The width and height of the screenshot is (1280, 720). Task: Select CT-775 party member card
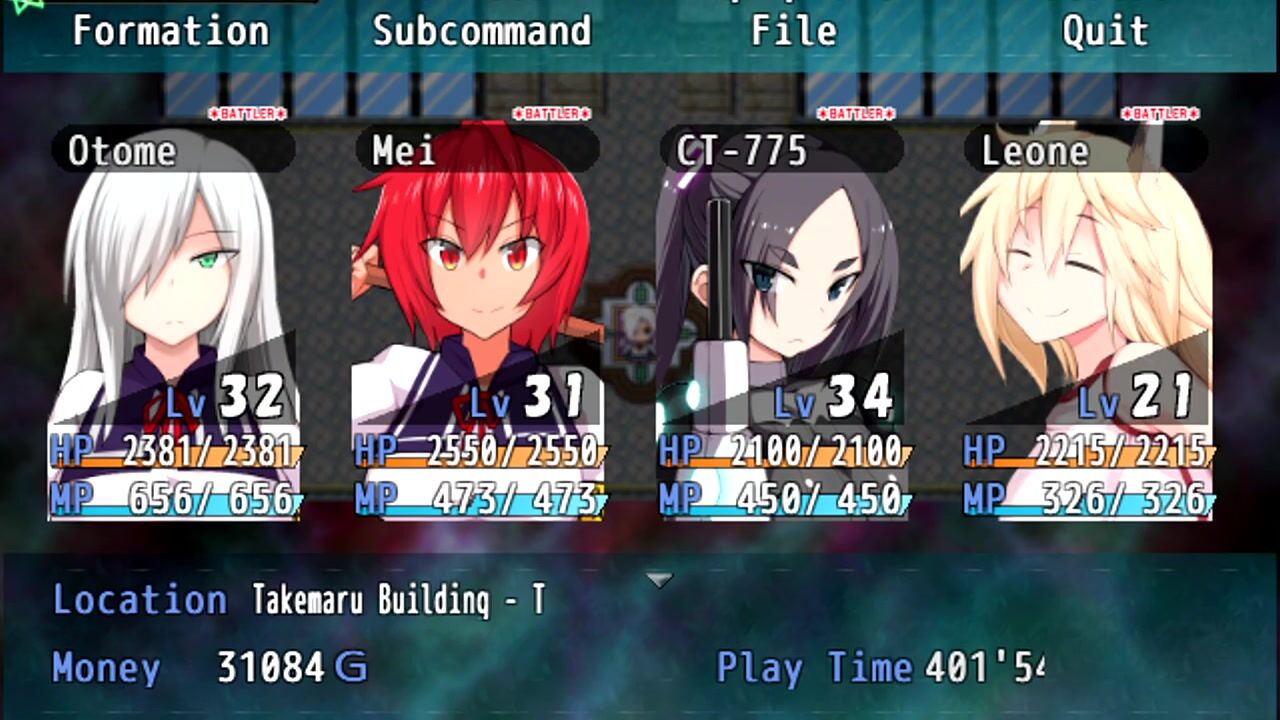coord(782,320)
